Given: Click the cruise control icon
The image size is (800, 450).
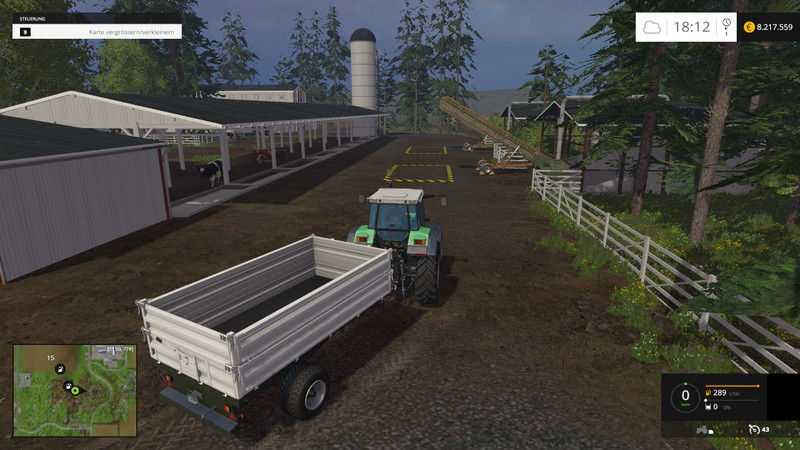Looking at the screenshot, I should [753, 429].
